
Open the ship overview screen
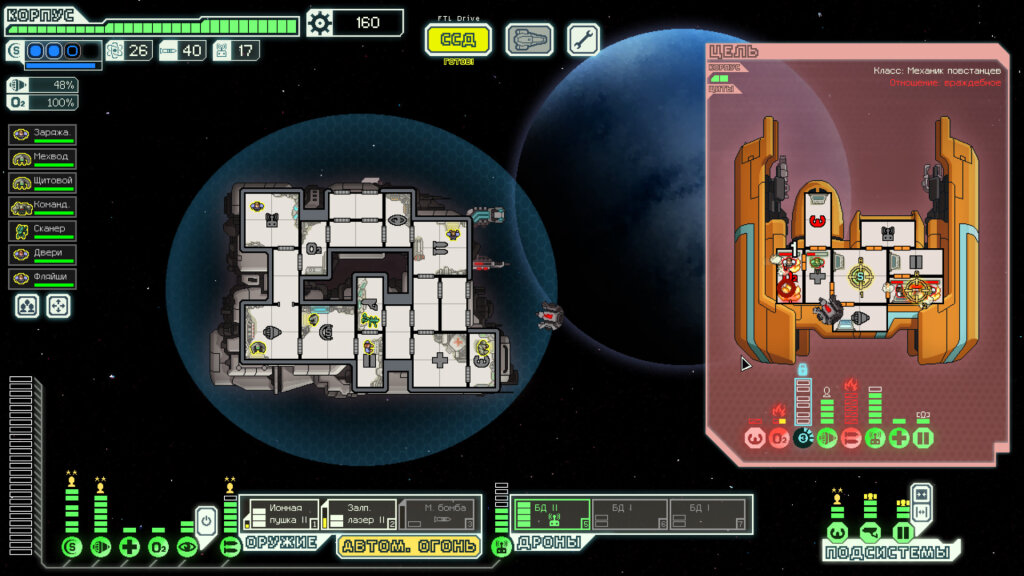click(x=529, y=40)
